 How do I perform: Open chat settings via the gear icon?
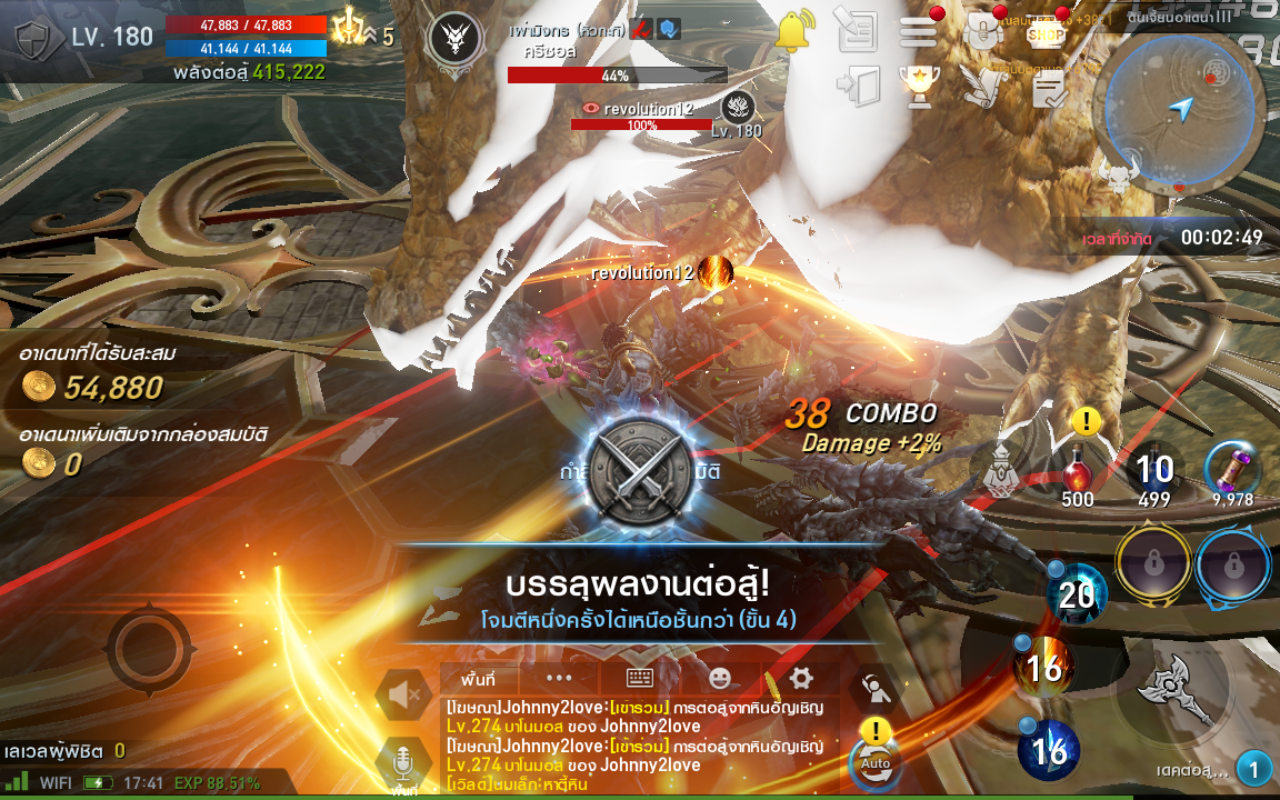[802, 677]
